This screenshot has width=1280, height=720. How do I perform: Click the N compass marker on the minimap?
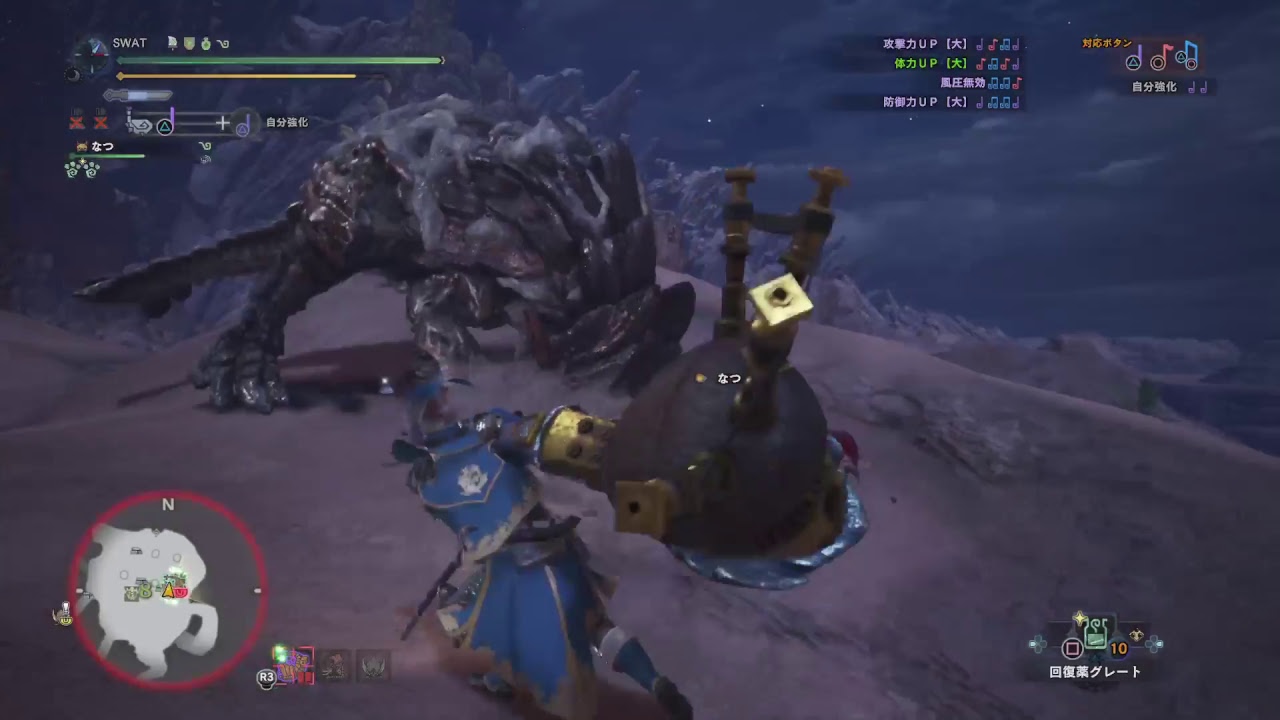pyautogui.click(x=167, y=505)
